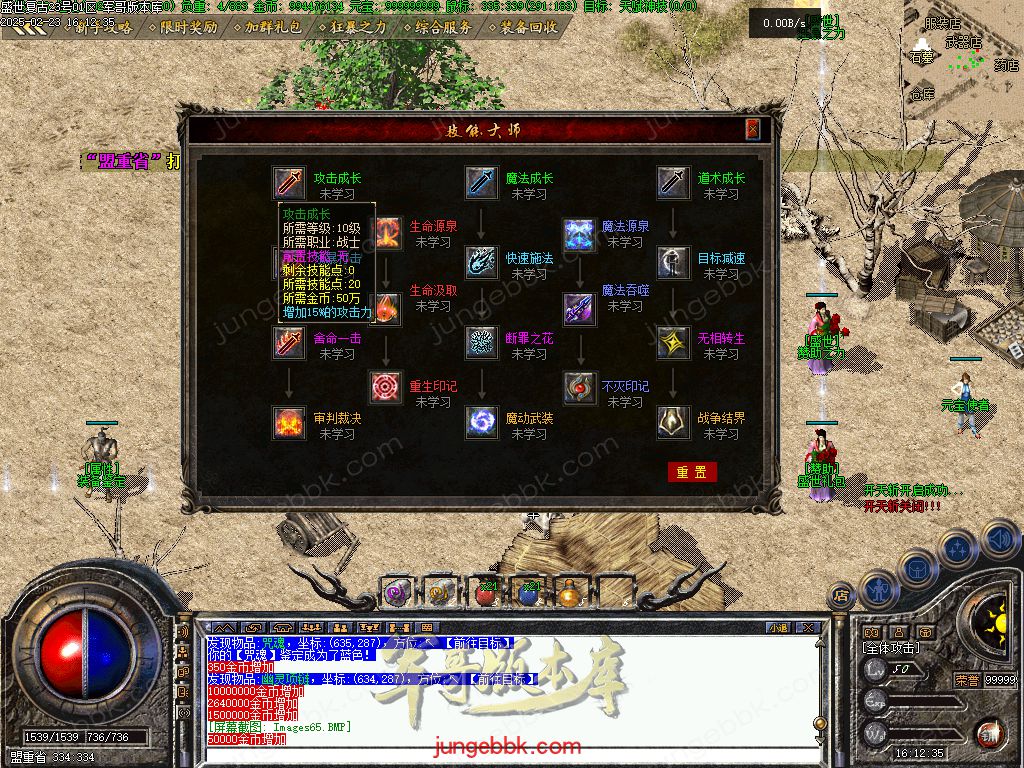
Task: Pick the 断罪之花 skill icon
Action: tap(482, 343)
